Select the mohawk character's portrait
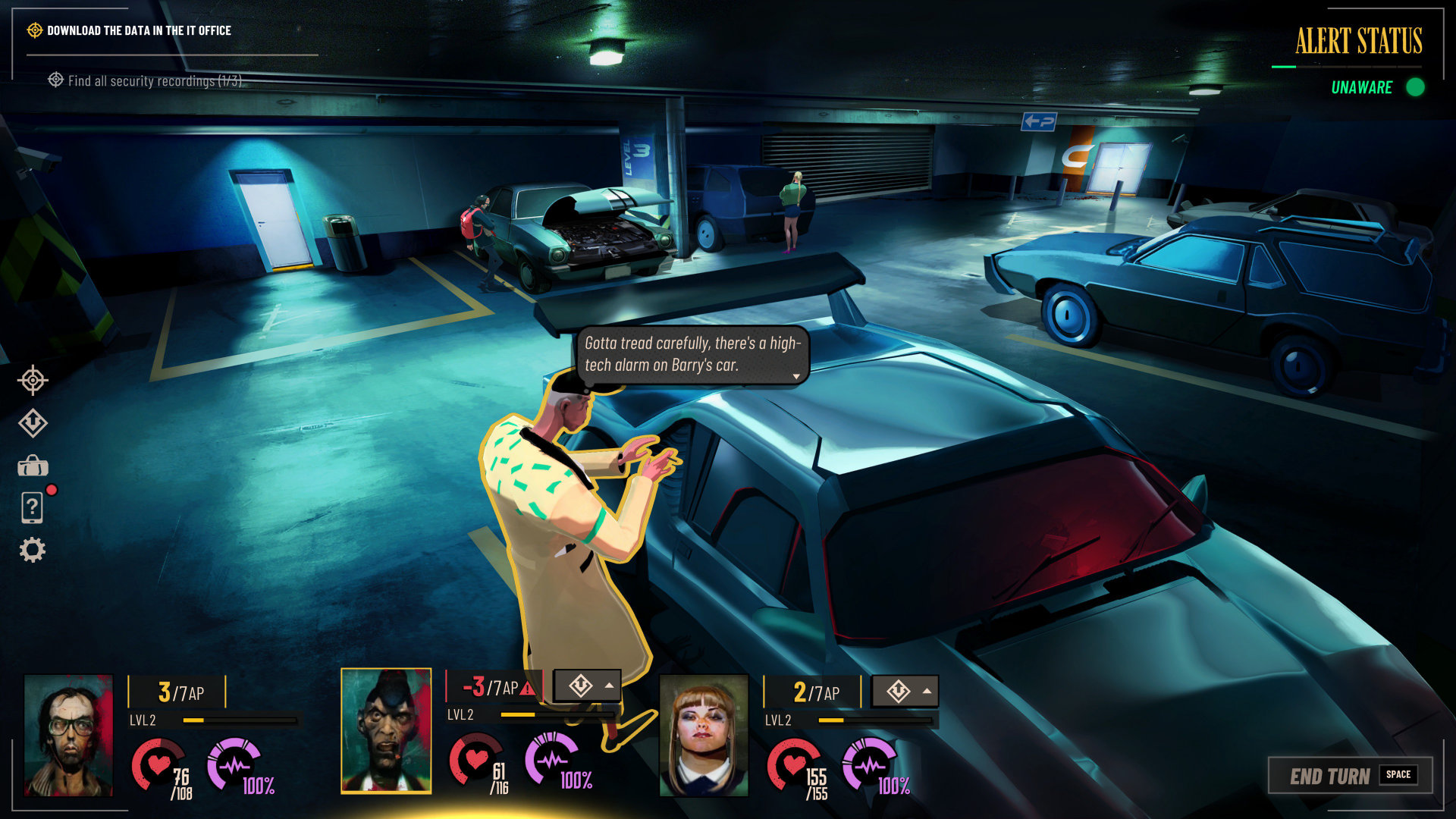Screen dimensions: 1456x819 (386, 730)
